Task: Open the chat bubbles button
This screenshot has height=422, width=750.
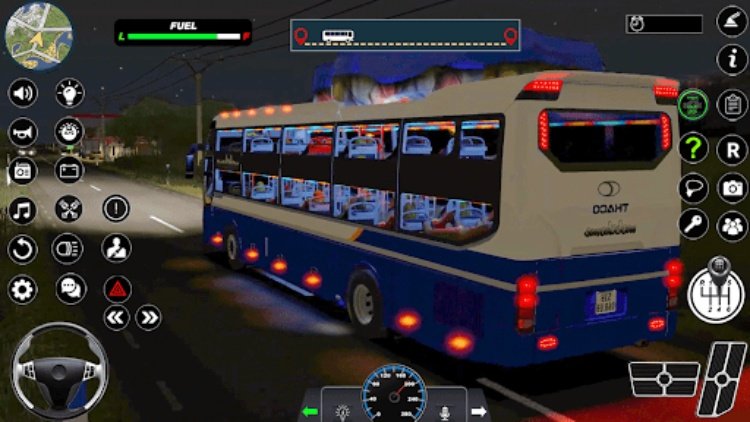Action: [x=69, y=289]
